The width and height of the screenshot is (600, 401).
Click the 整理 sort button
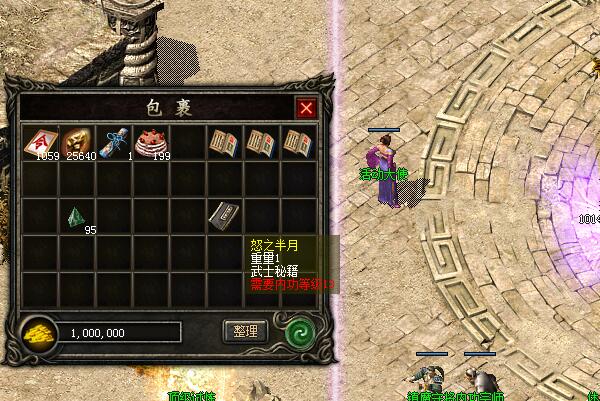(x=245, y=331)
